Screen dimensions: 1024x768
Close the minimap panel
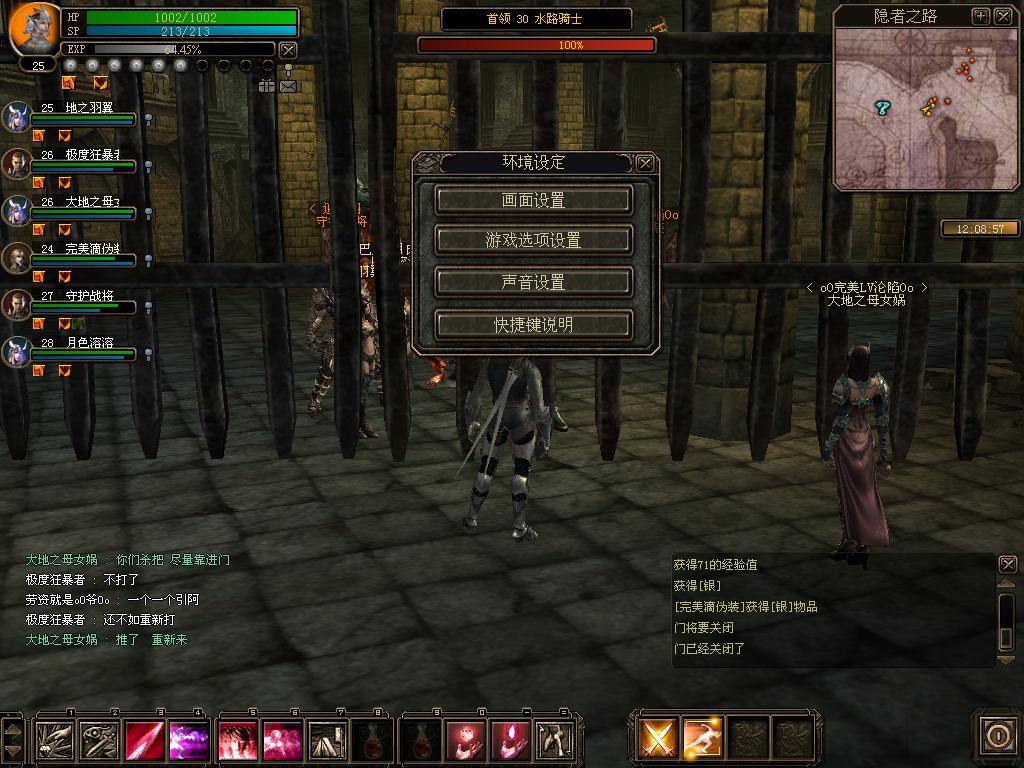tap(1003, 16)
